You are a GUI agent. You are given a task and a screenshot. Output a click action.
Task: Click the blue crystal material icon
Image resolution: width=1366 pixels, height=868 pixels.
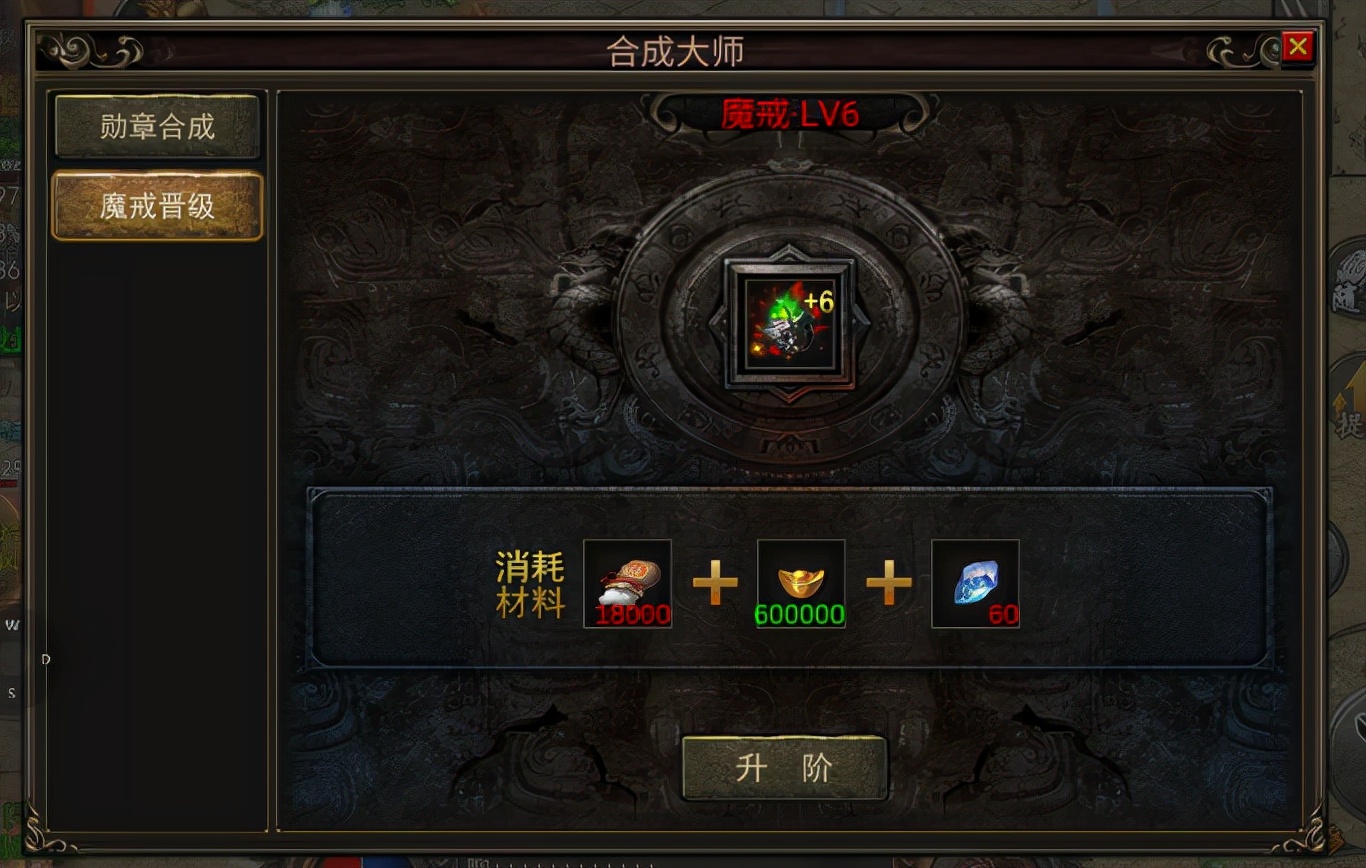tap(975, 582)
